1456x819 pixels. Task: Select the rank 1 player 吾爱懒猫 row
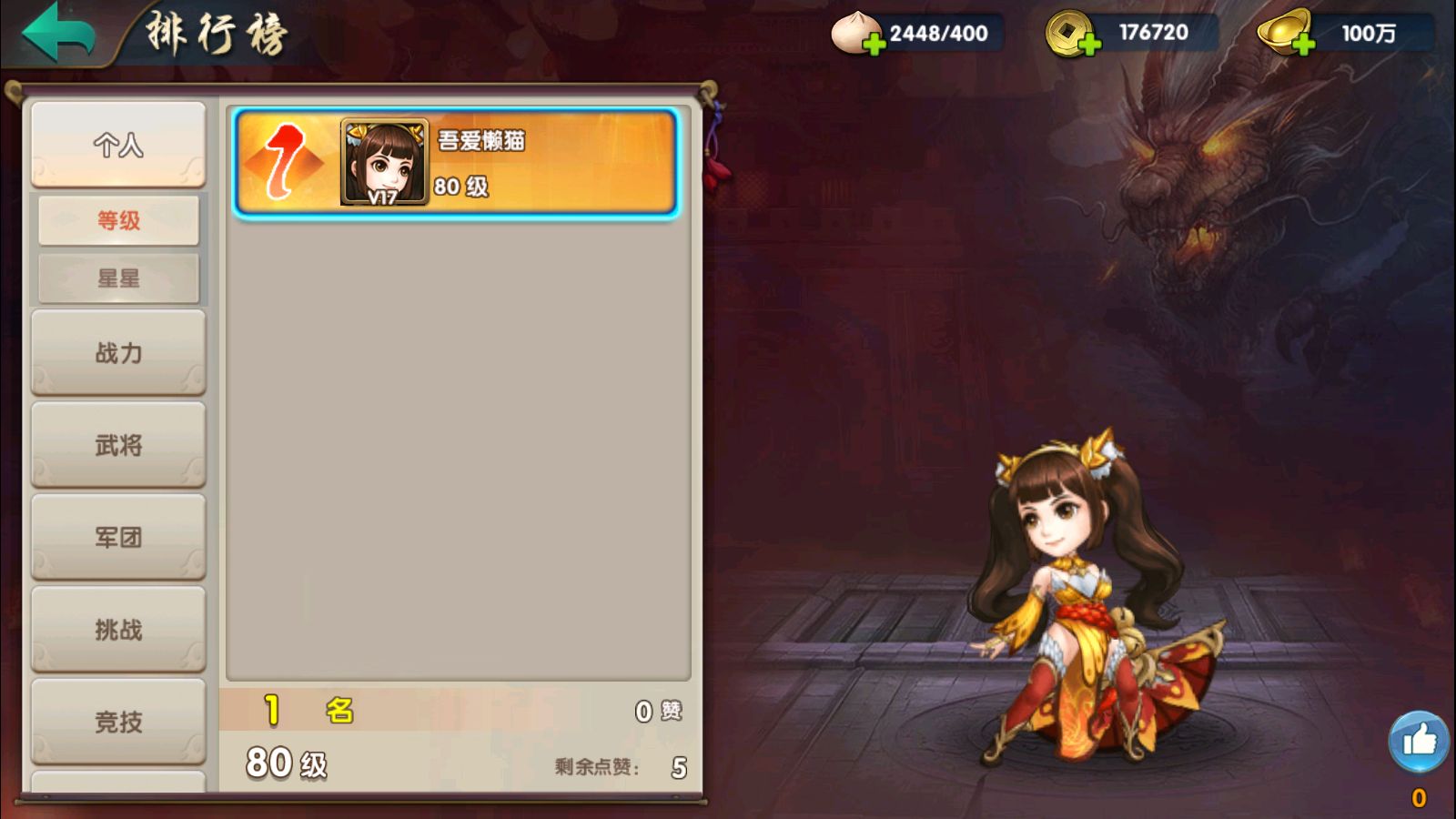click(455, 163)
